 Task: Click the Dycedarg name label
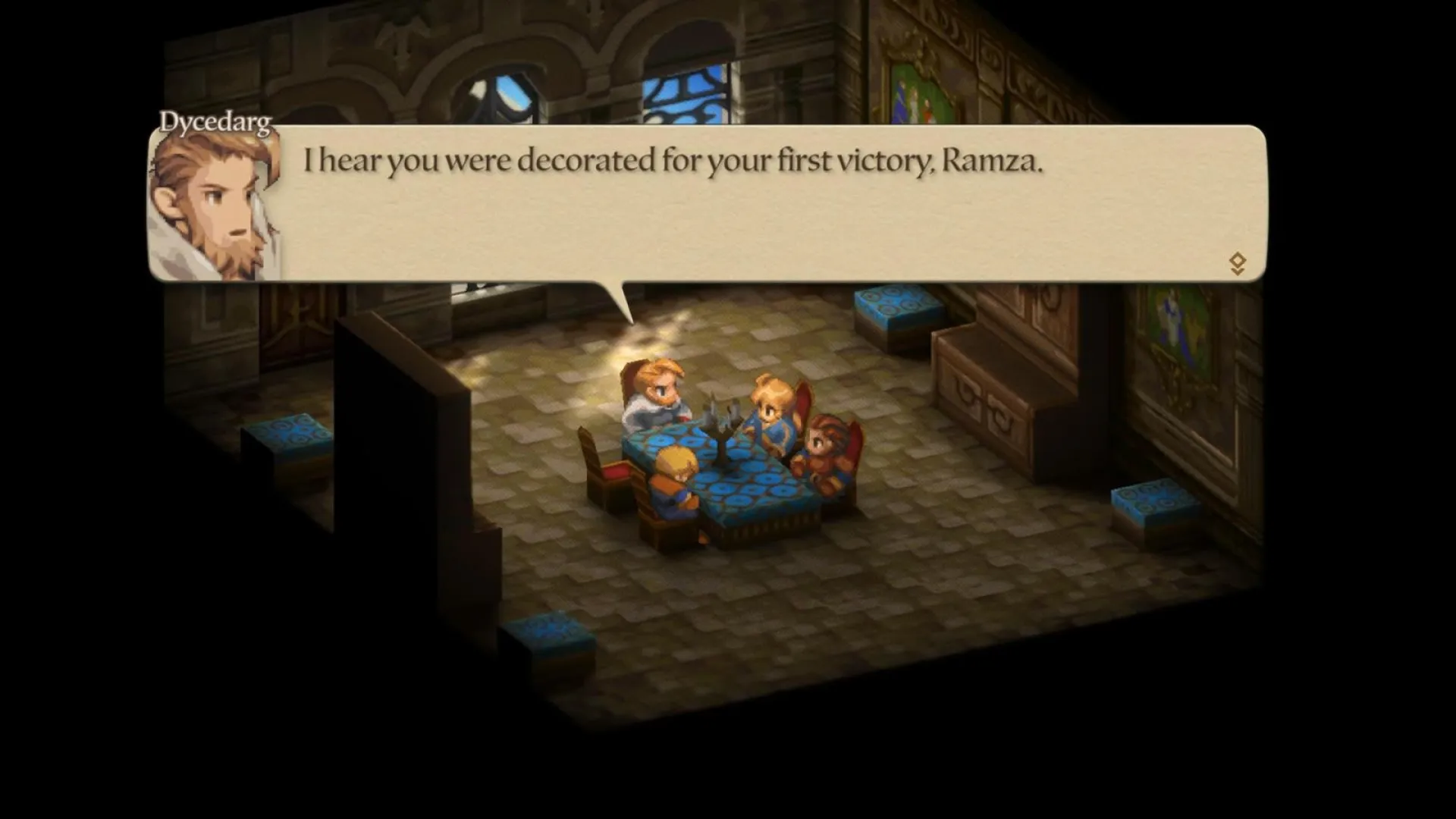tap(214, 119)
